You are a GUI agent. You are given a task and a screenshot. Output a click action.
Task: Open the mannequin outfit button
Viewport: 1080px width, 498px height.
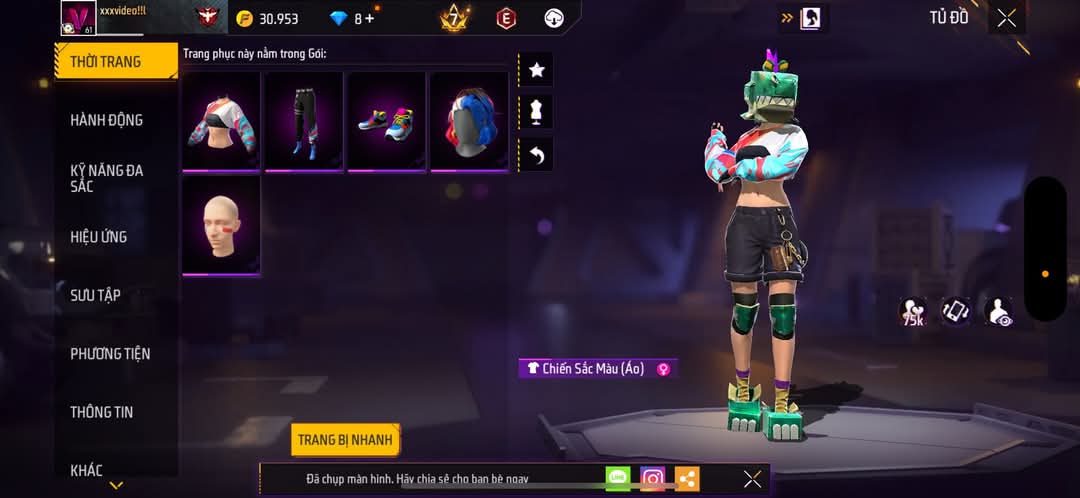[536, 112]
